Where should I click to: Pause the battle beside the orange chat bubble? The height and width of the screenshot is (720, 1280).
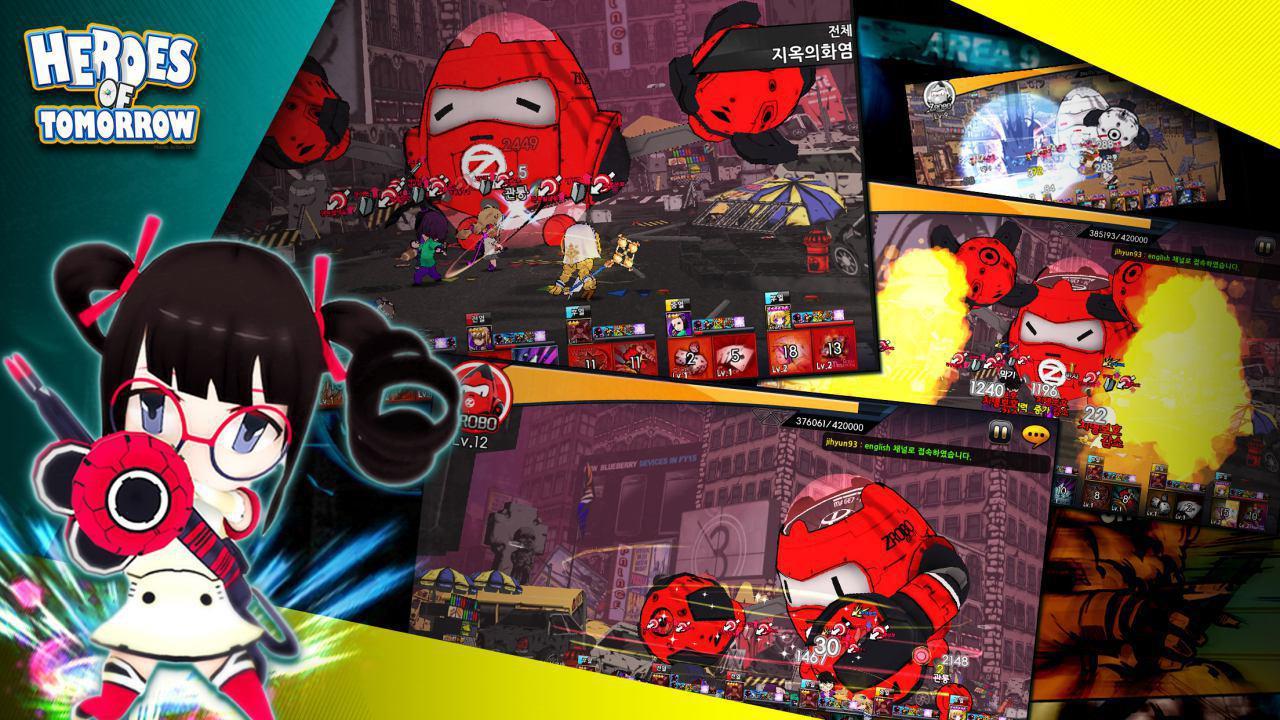click(x=999, y=433)
